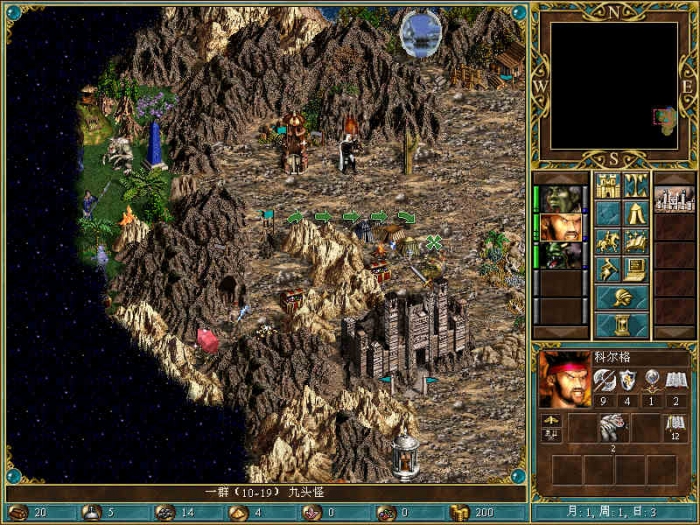Open the kingdom overview castle button
This screenshot has height=525, width=700.
(x=607, y=185)
